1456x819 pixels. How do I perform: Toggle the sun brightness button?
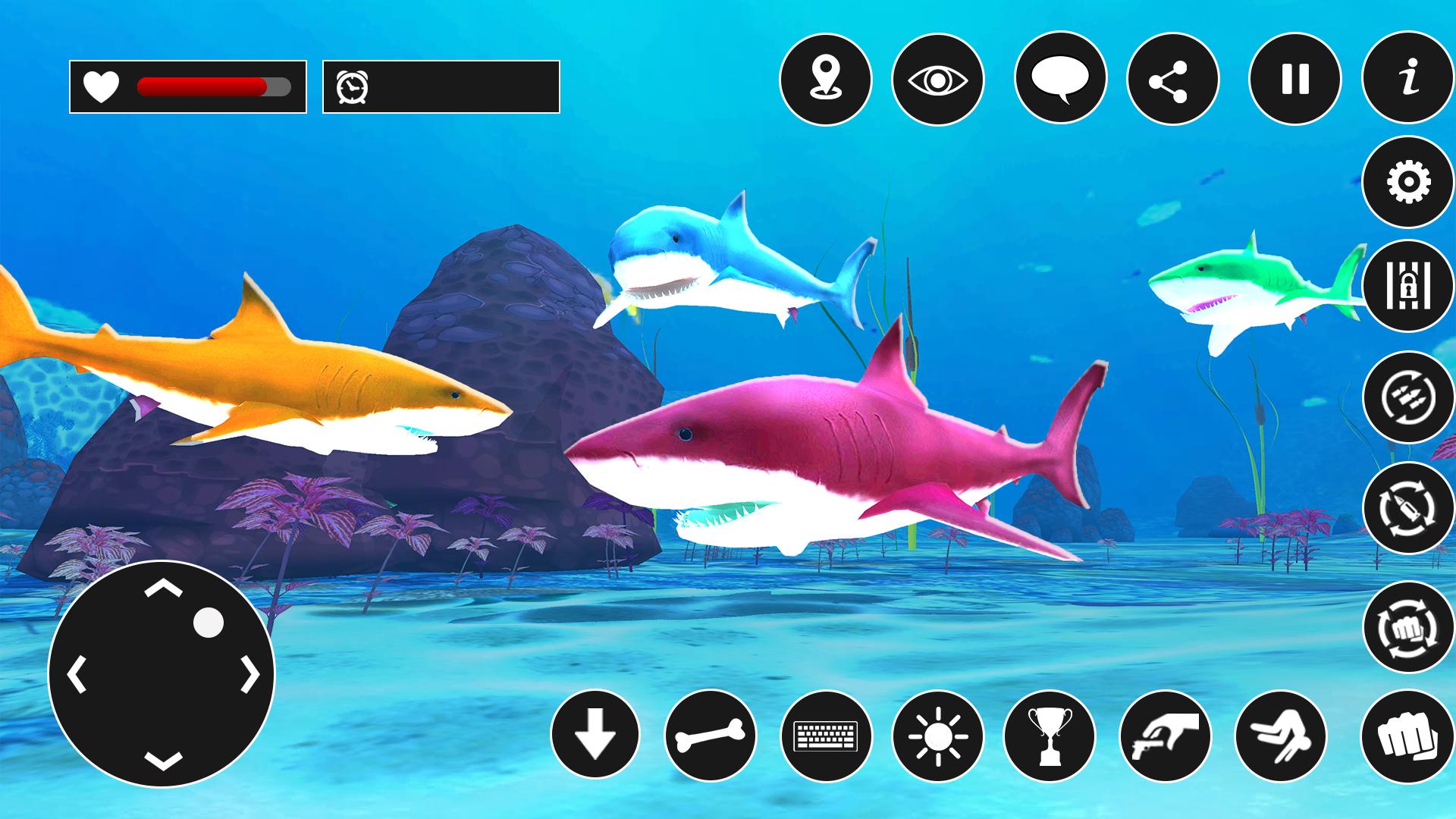coord(938,736)
